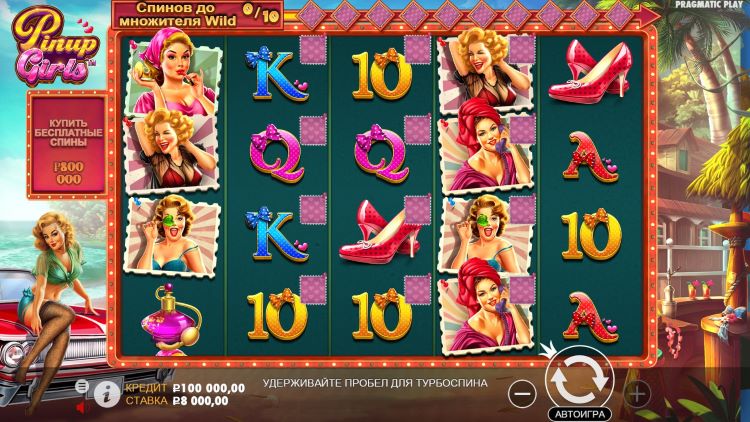Open the game info with the i button
The width and height of the screenshot is (750, 422).
point(107,393)
